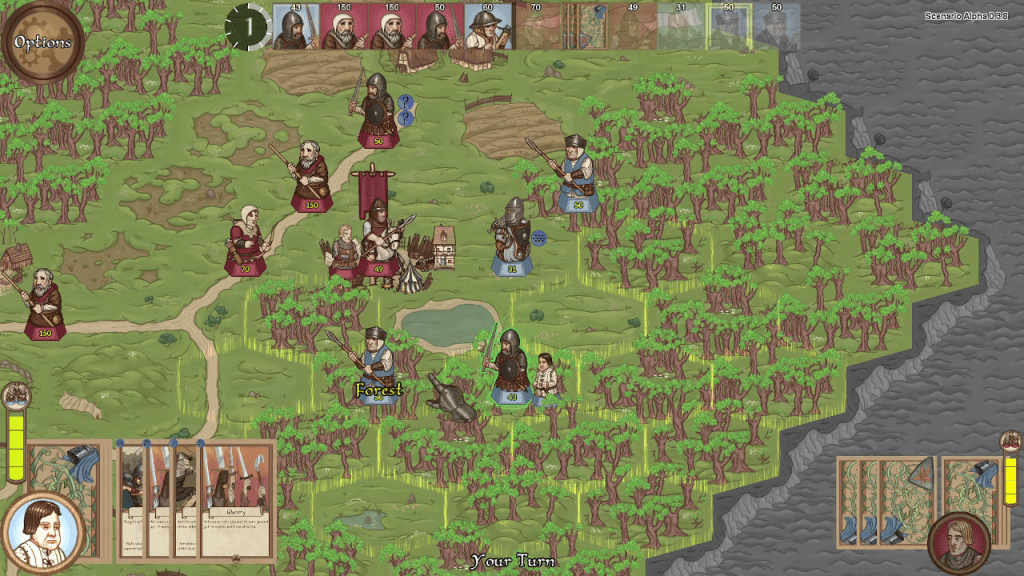Click the faded turn-order portrait marked 70
This screenshot has width=1024, height=576.
(536, 27)
